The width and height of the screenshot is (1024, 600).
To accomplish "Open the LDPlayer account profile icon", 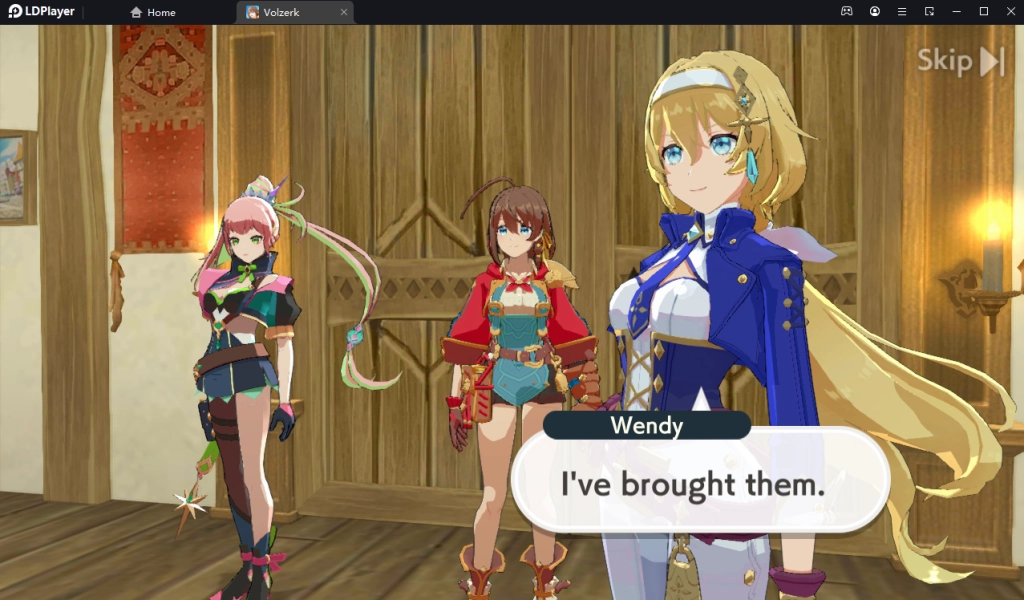I will coord(875,11).
